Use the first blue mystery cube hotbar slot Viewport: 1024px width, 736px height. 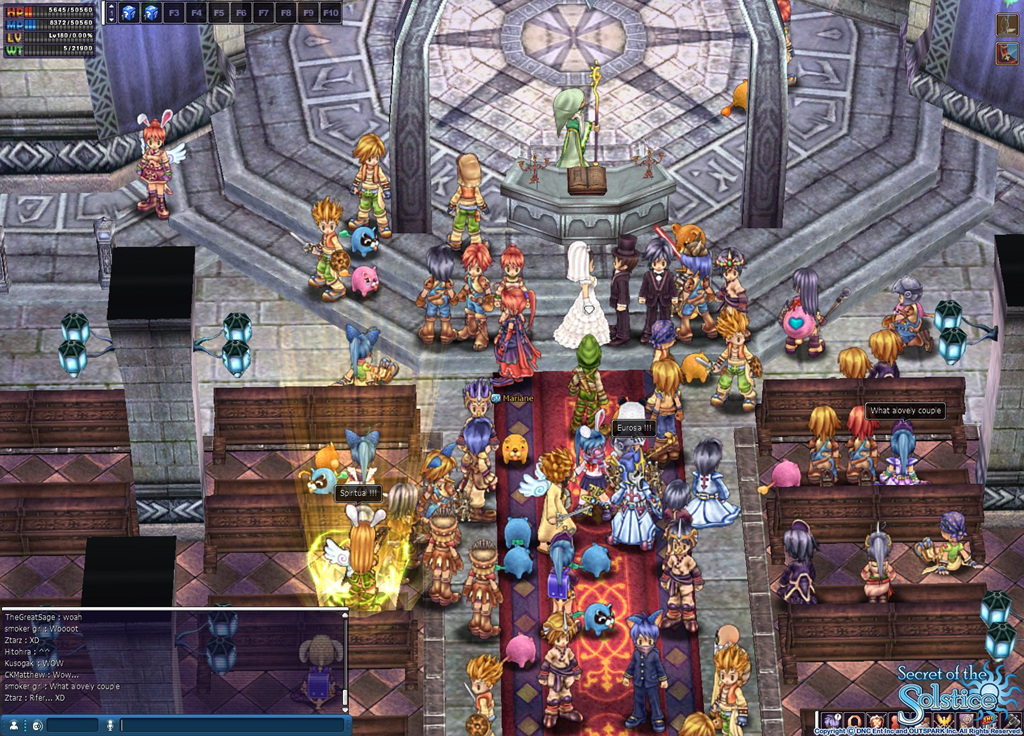pos(129,13)
